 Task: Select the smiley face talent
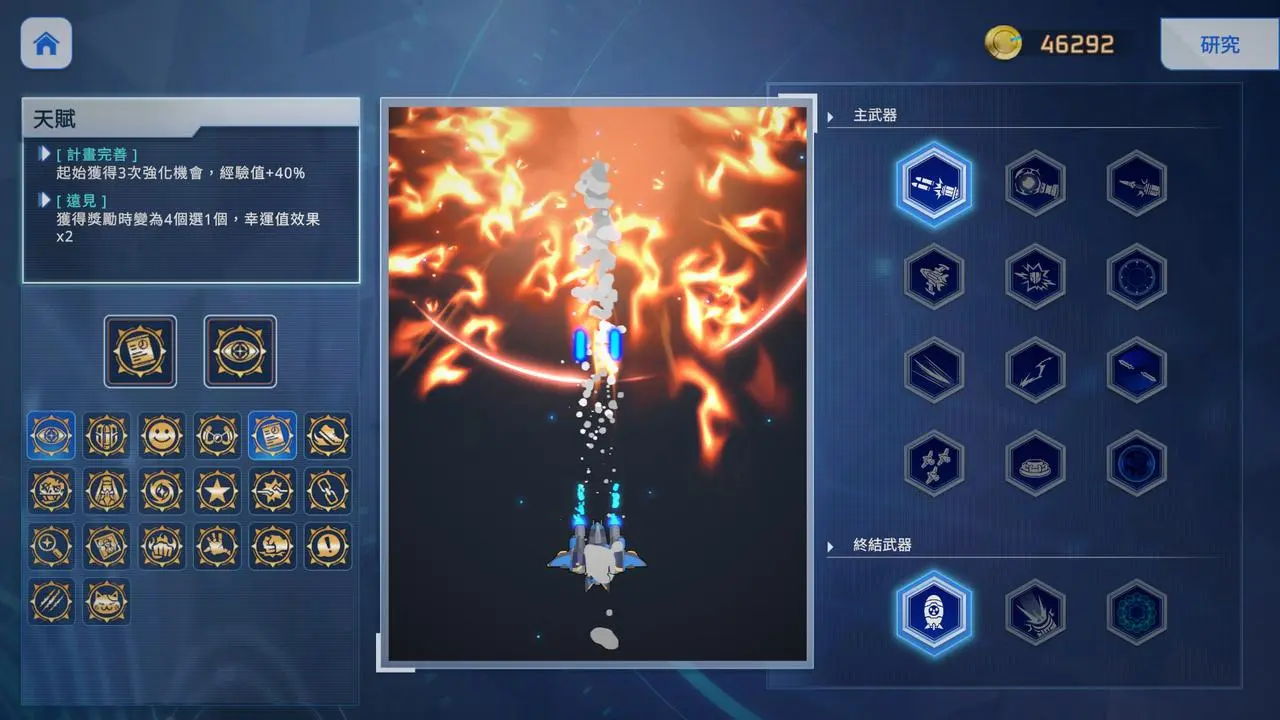click(x=162, y=436)
